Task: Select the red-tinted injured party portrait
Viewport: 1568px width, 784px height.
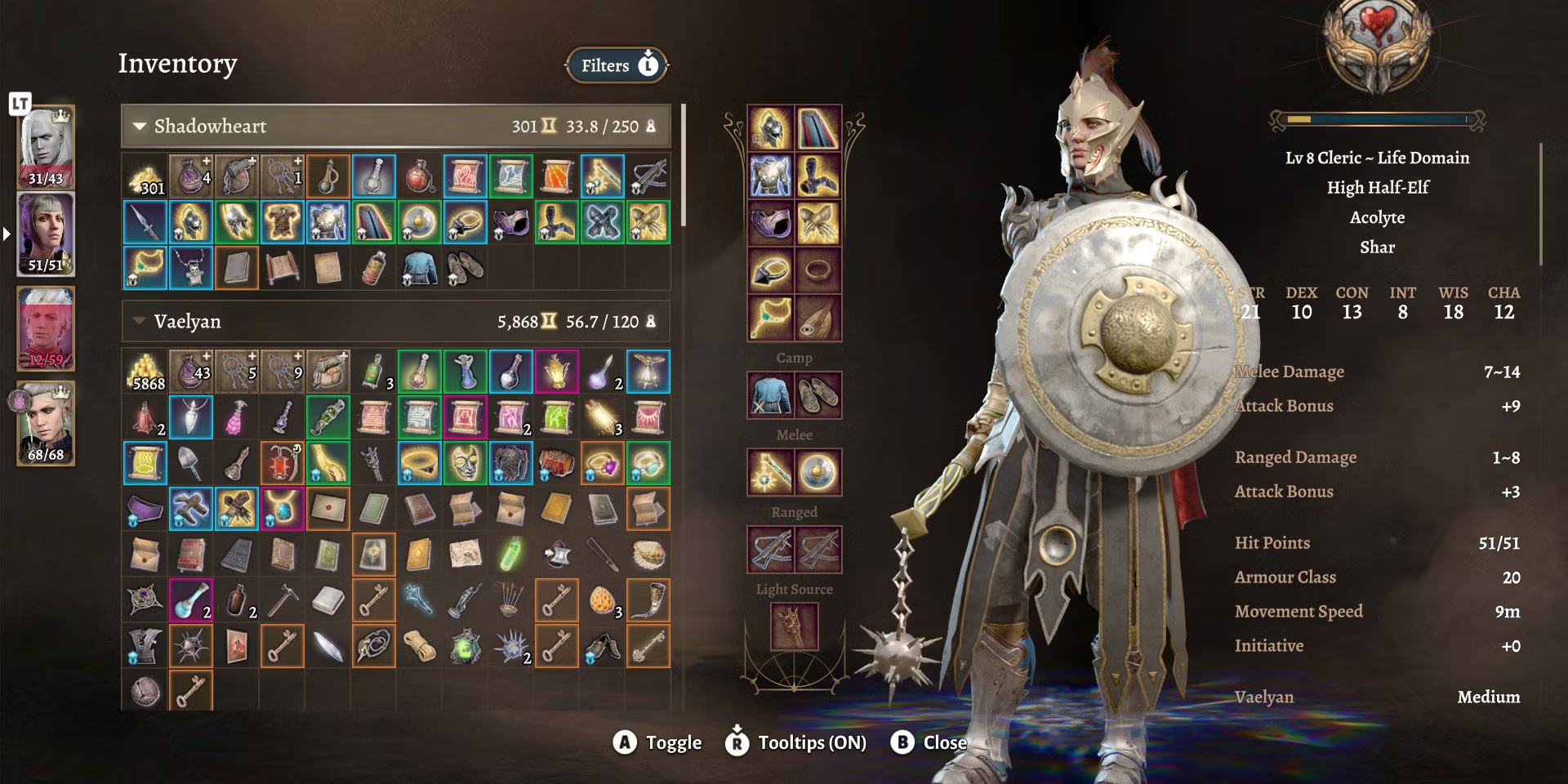Action: point(46,328)
